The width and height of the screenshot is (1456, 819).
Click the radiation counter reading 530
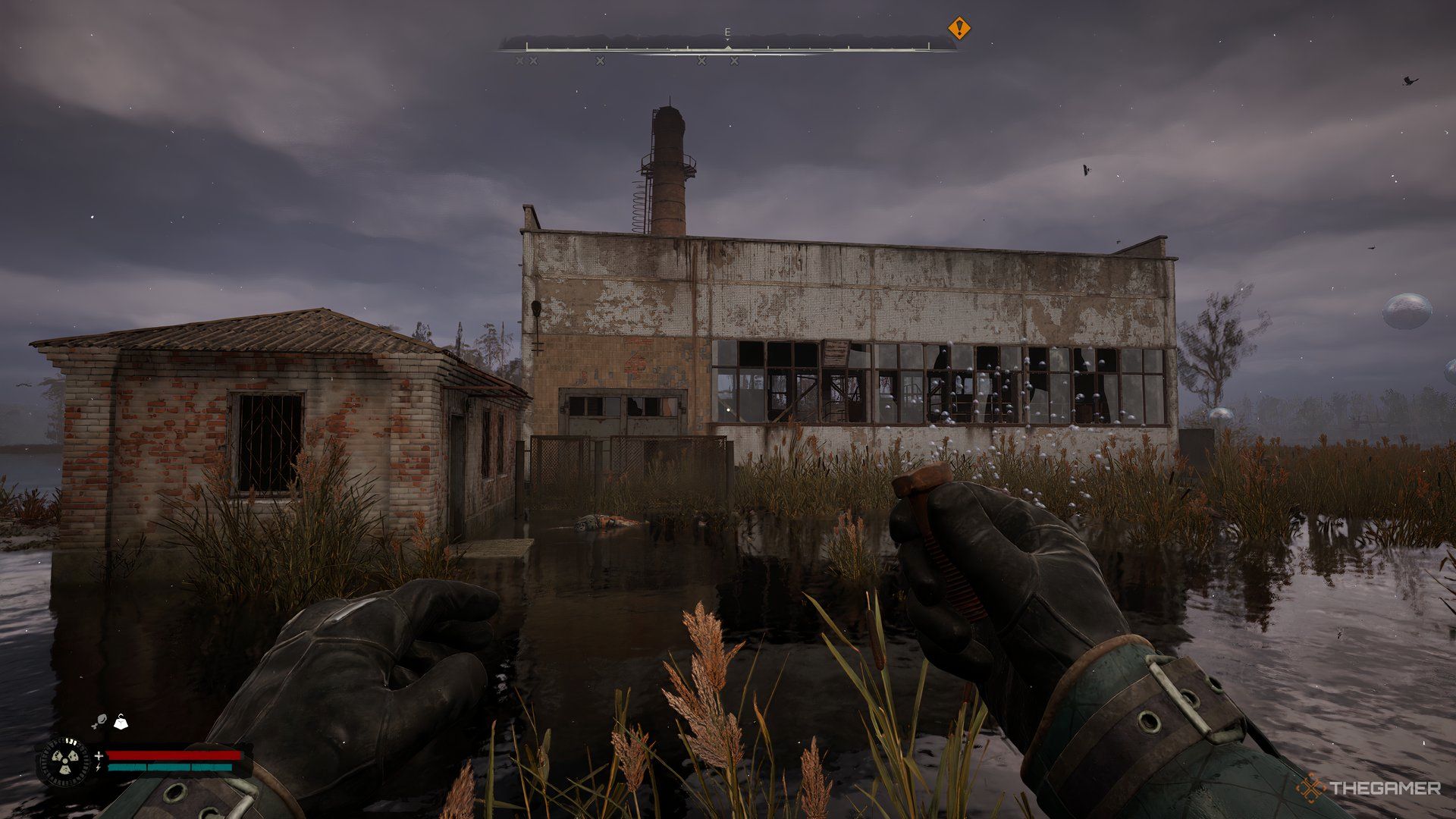point(70,742)
